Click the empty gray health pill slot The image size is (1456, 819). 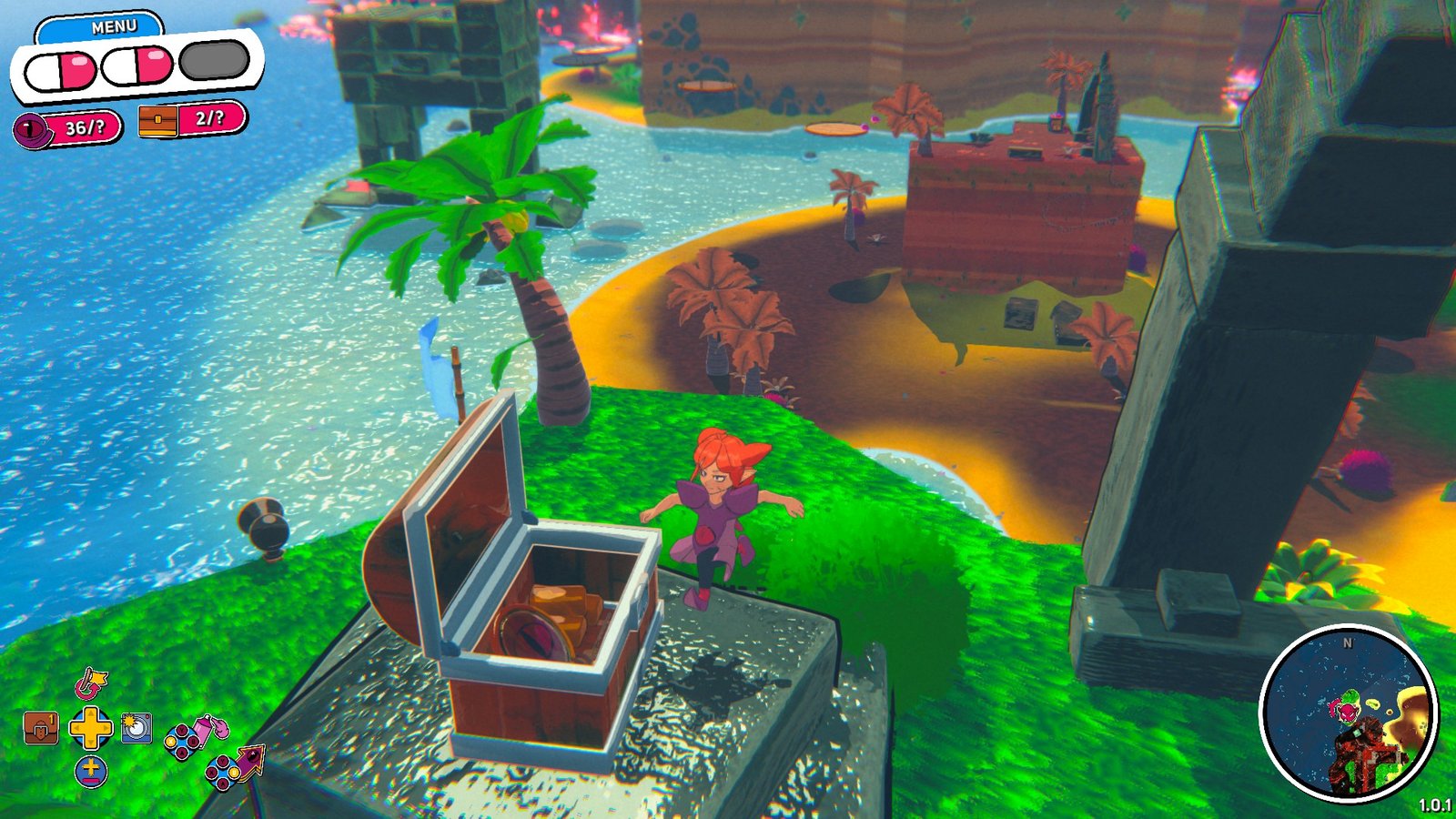[x=213, y=61]
